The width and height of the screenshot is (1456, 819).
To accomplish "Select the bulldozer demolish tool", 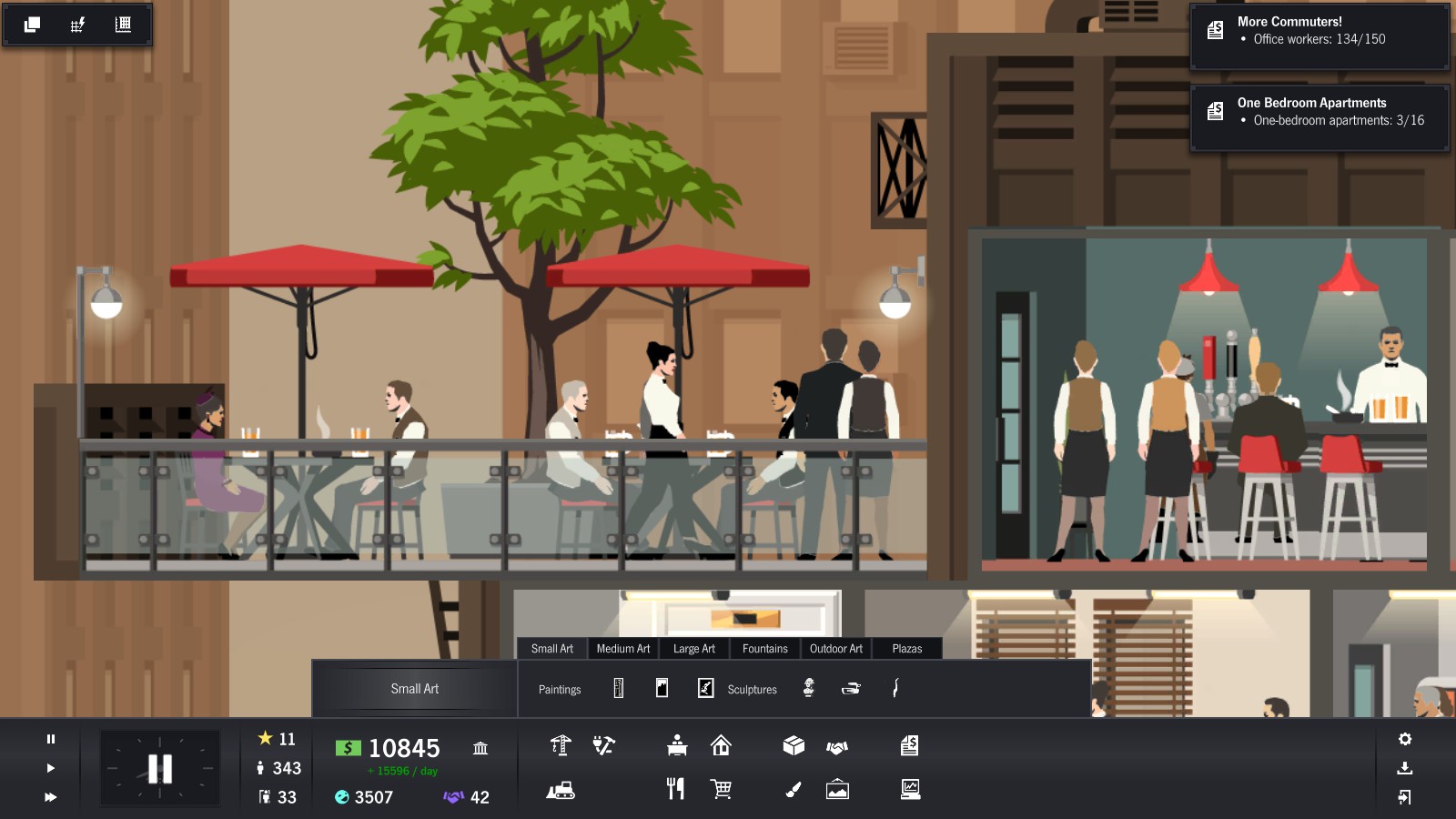I will coord(562,789).
